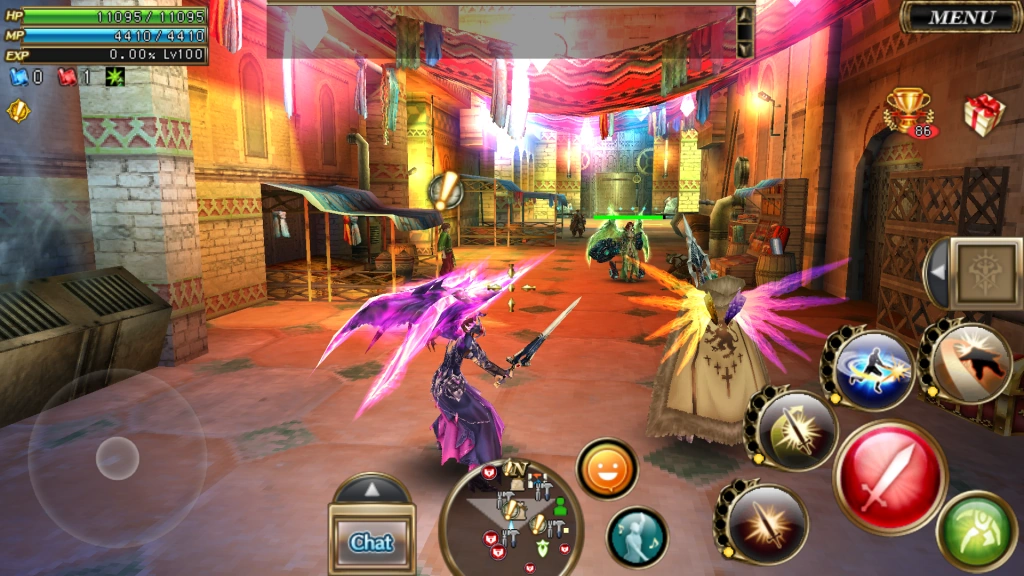
Task: Open the Chat window
Action: pos(371,541)
